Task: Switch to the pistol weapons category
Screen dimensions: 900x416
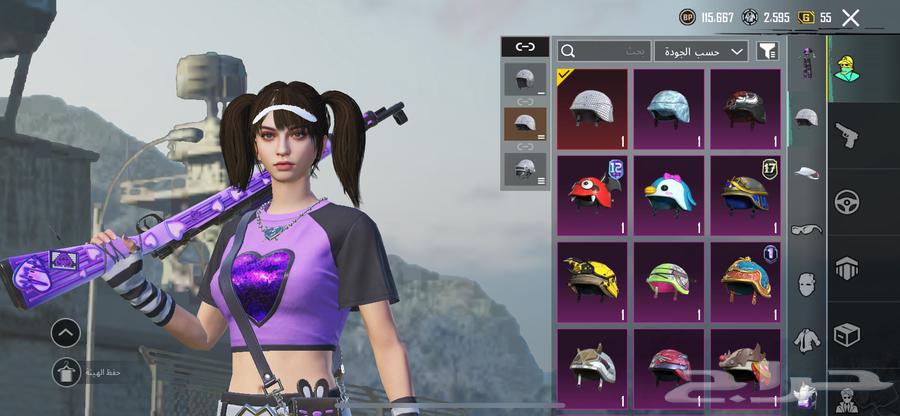Action: pyautogui.click(x=846, y=134)
